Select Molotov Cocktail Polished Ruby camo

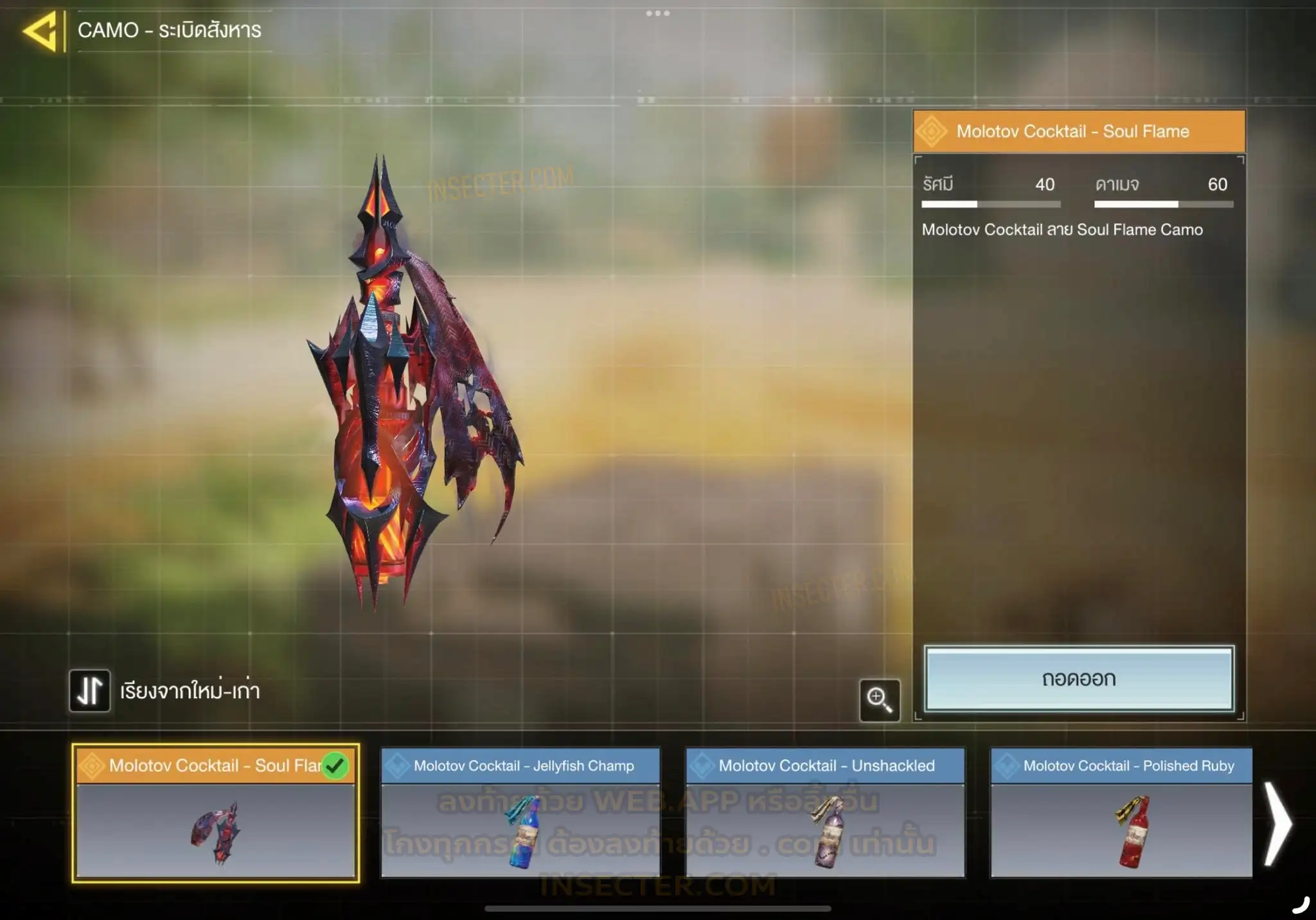(1121, 813)
